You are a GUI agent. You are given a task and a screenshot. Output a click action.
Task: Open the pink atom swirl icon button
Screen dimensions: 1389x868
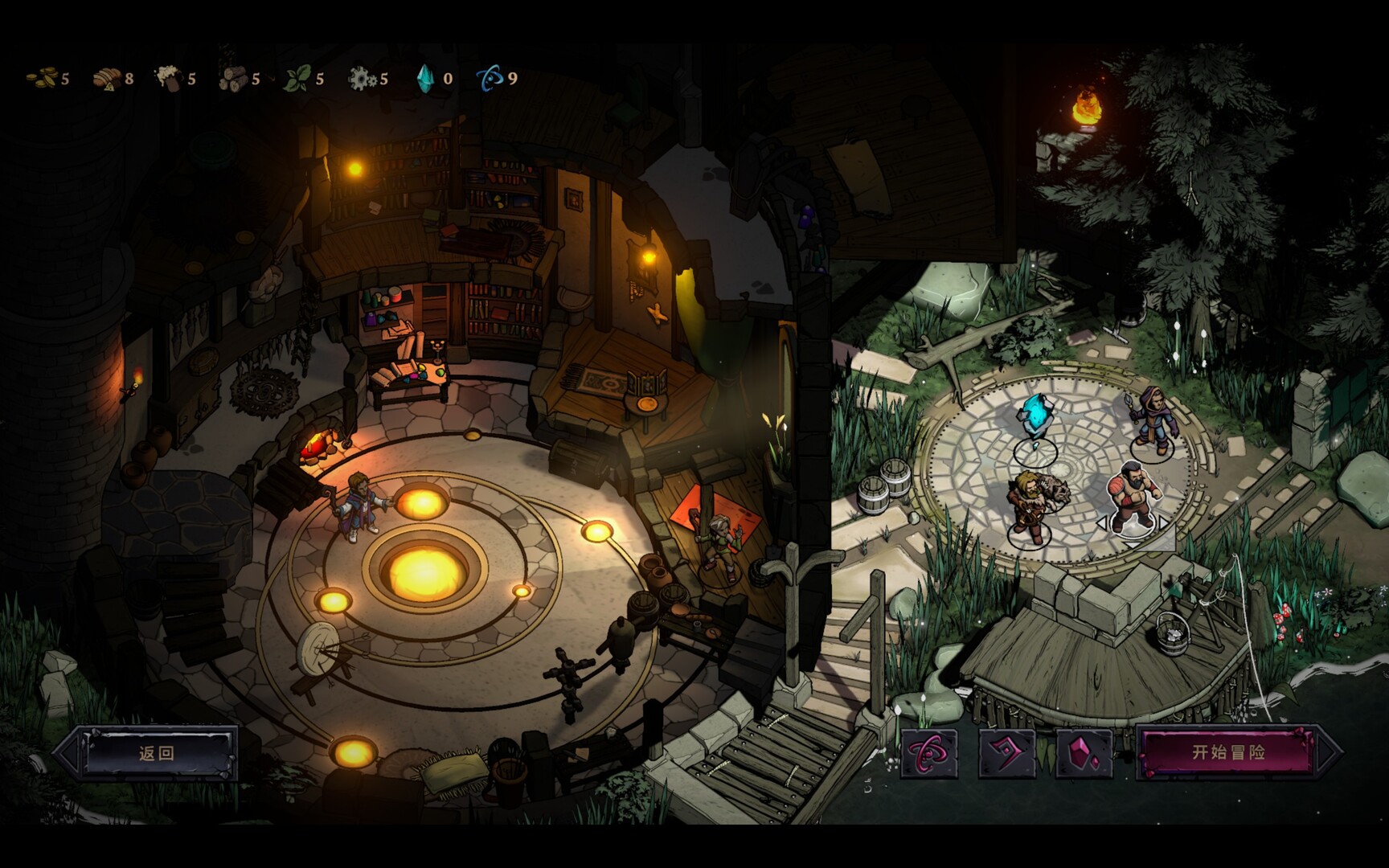pyautogui.click(x=929, y=753)
